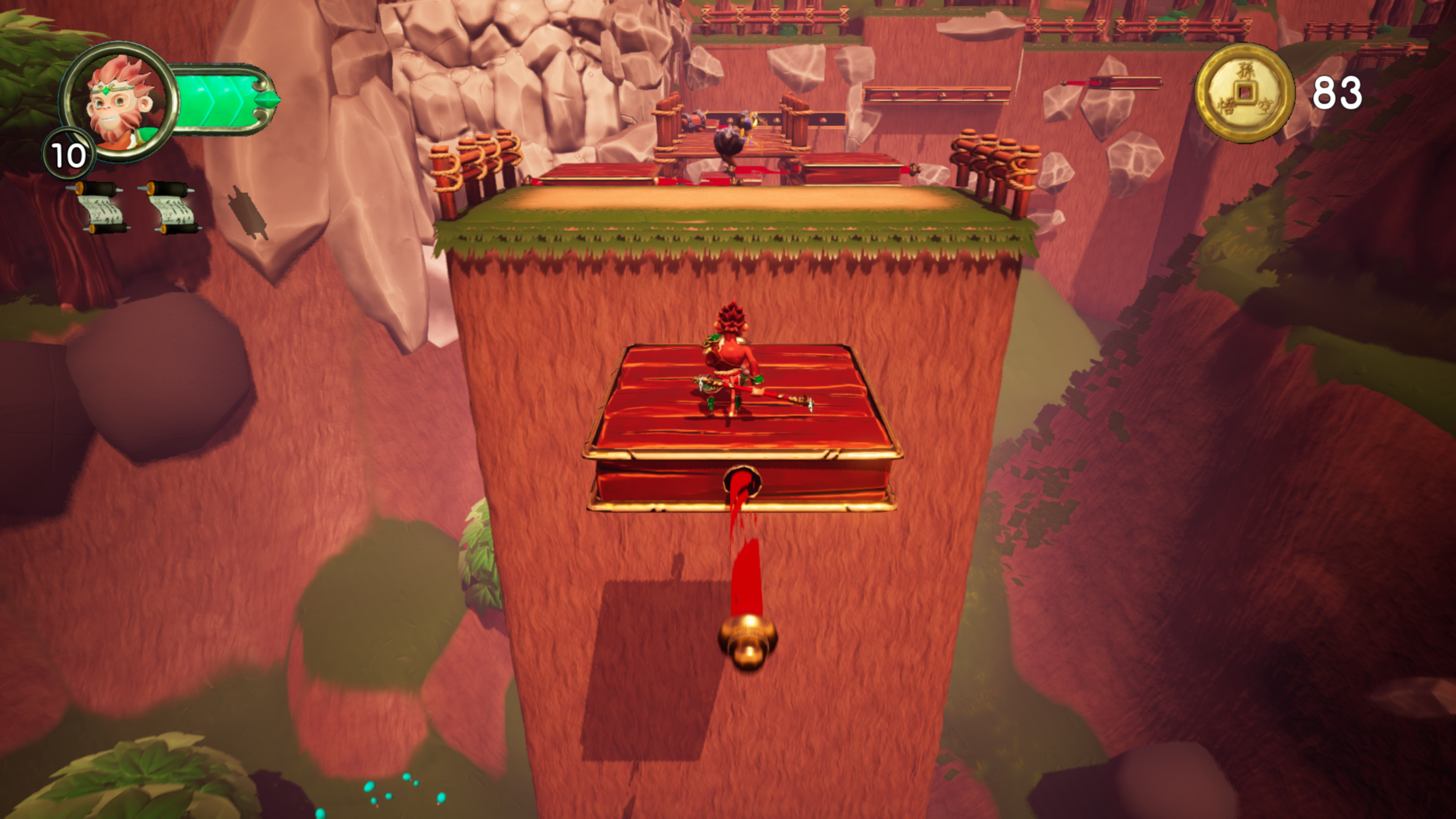Click the level number 10 badge
The image size is (1456, 819).
[x=69, y=153]
